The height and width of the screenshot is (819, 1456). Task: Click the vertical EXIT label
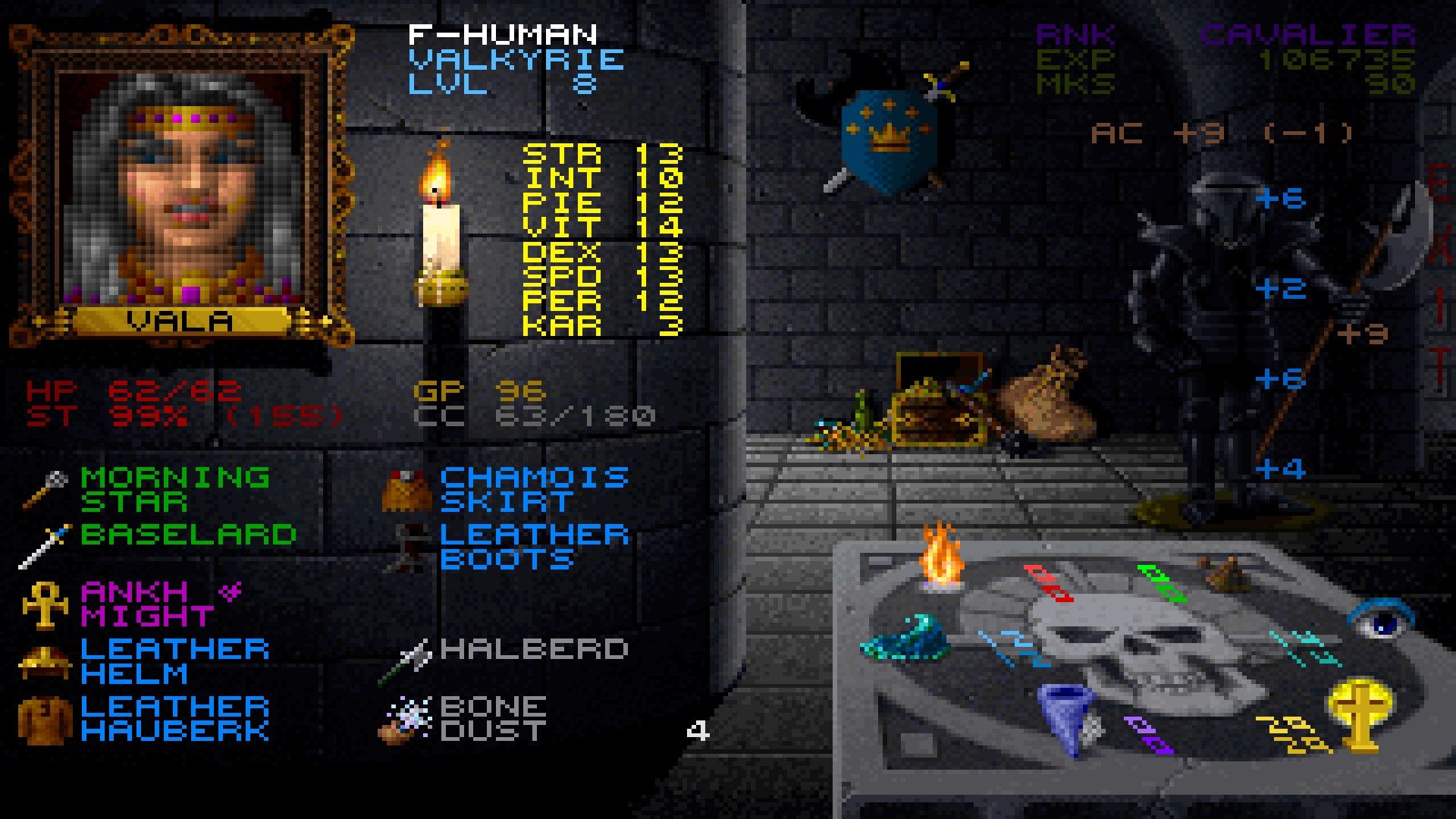pyautogui.click(x=1439, y=281)
